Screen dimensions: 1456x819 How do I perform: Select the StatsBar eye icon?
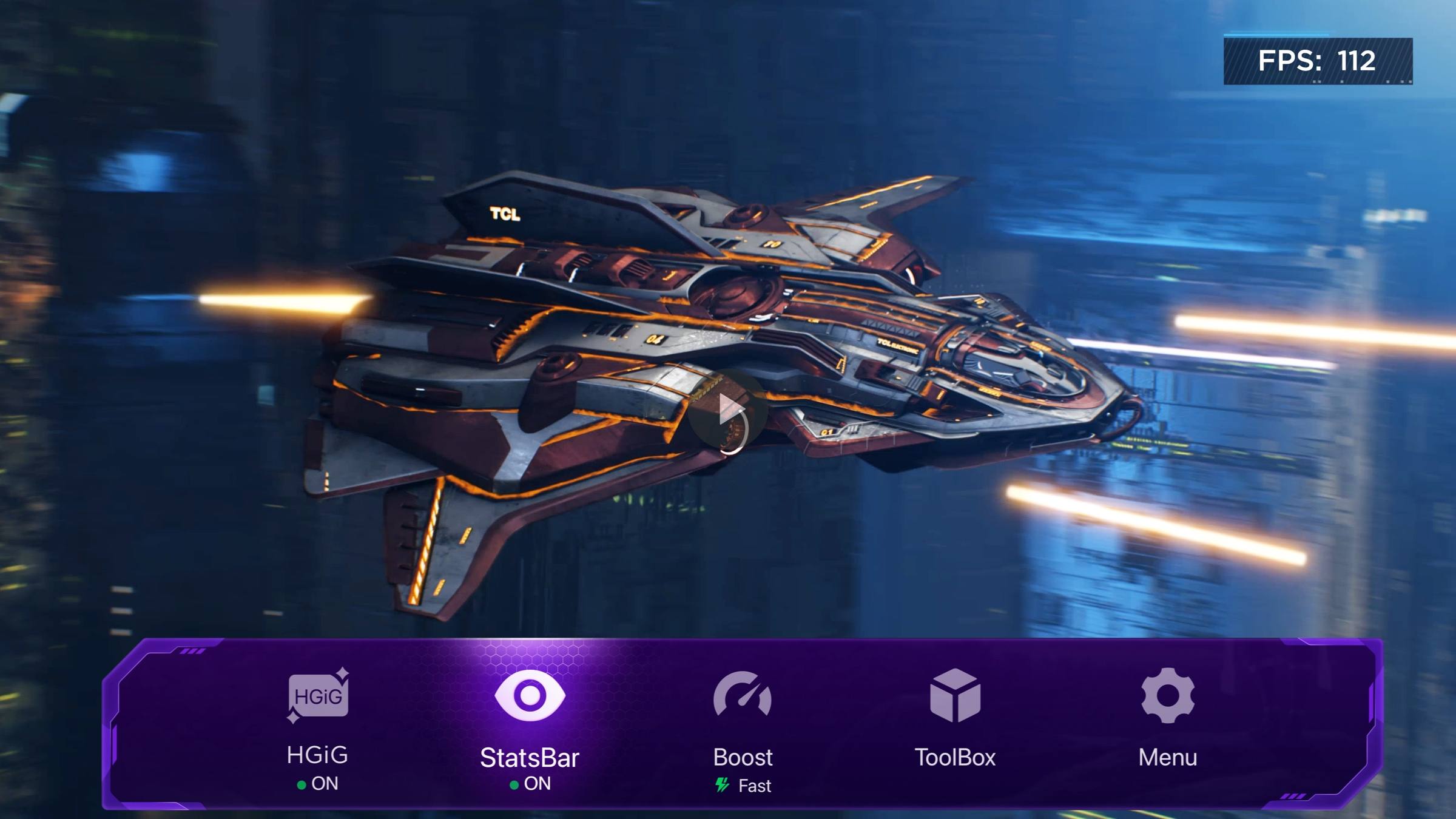(530, 696)
